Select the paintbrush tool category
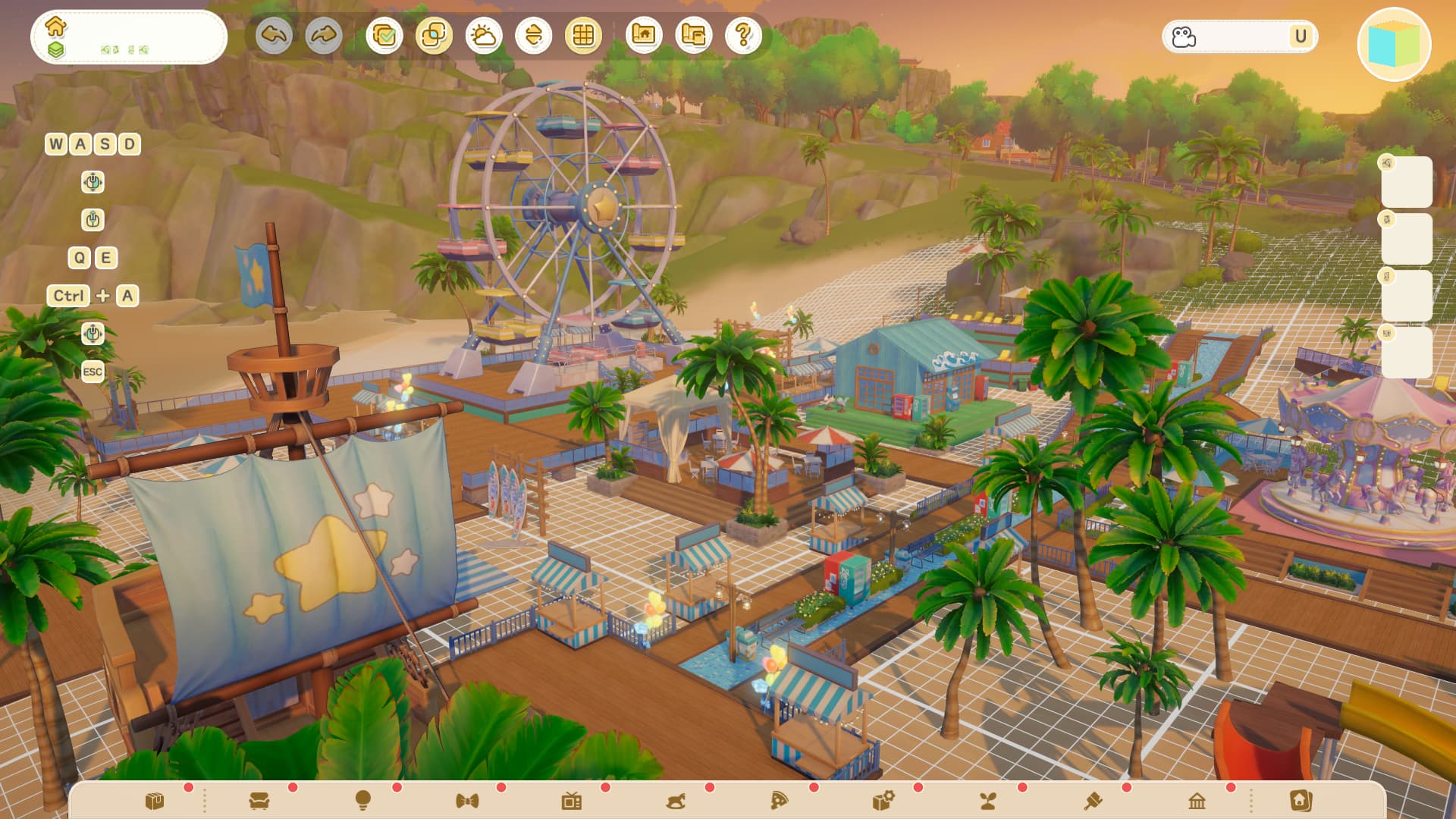 (x=1093, y=801)
